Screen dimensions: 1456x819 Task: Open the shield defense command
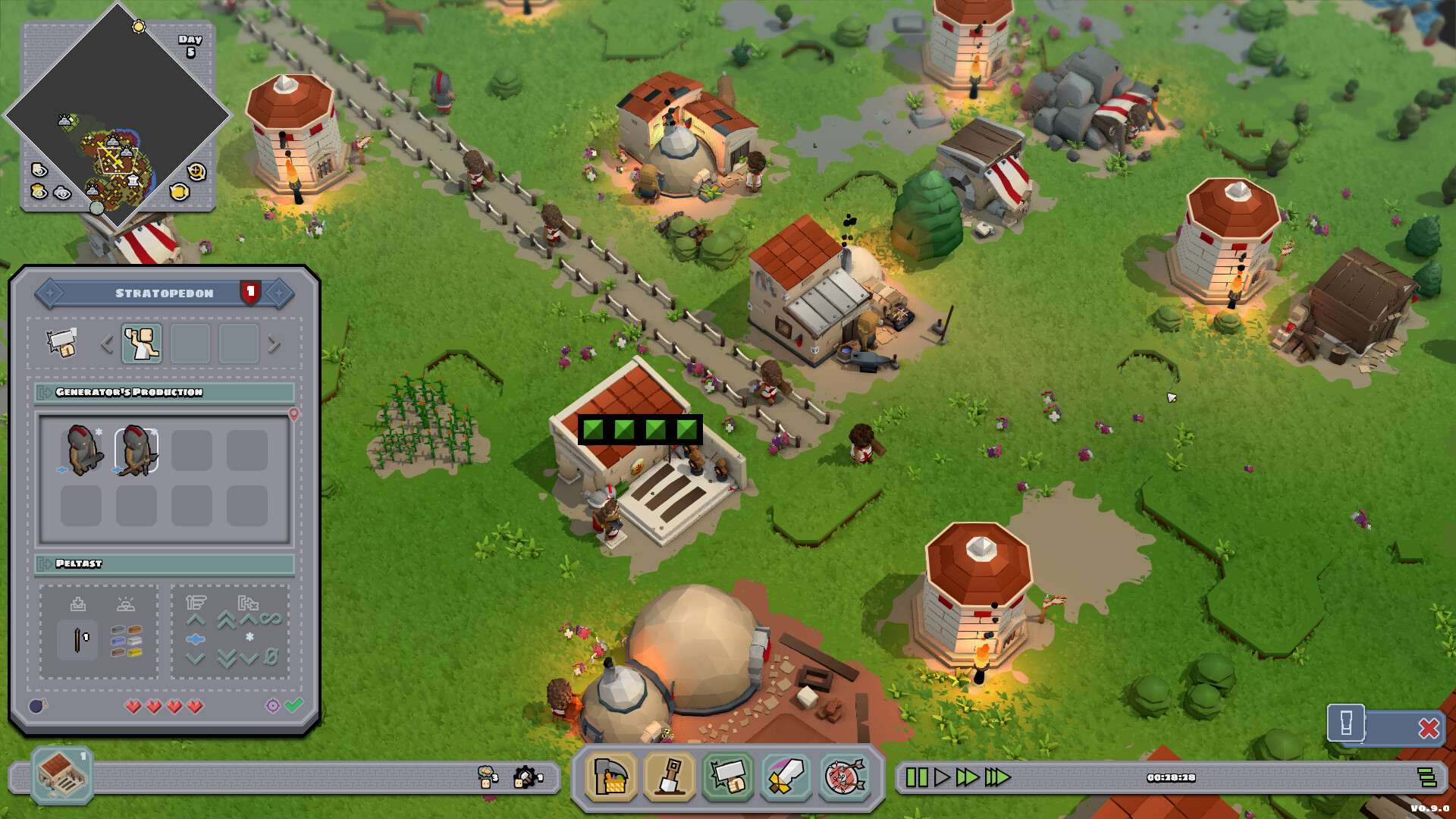click(x=844, y=778)
